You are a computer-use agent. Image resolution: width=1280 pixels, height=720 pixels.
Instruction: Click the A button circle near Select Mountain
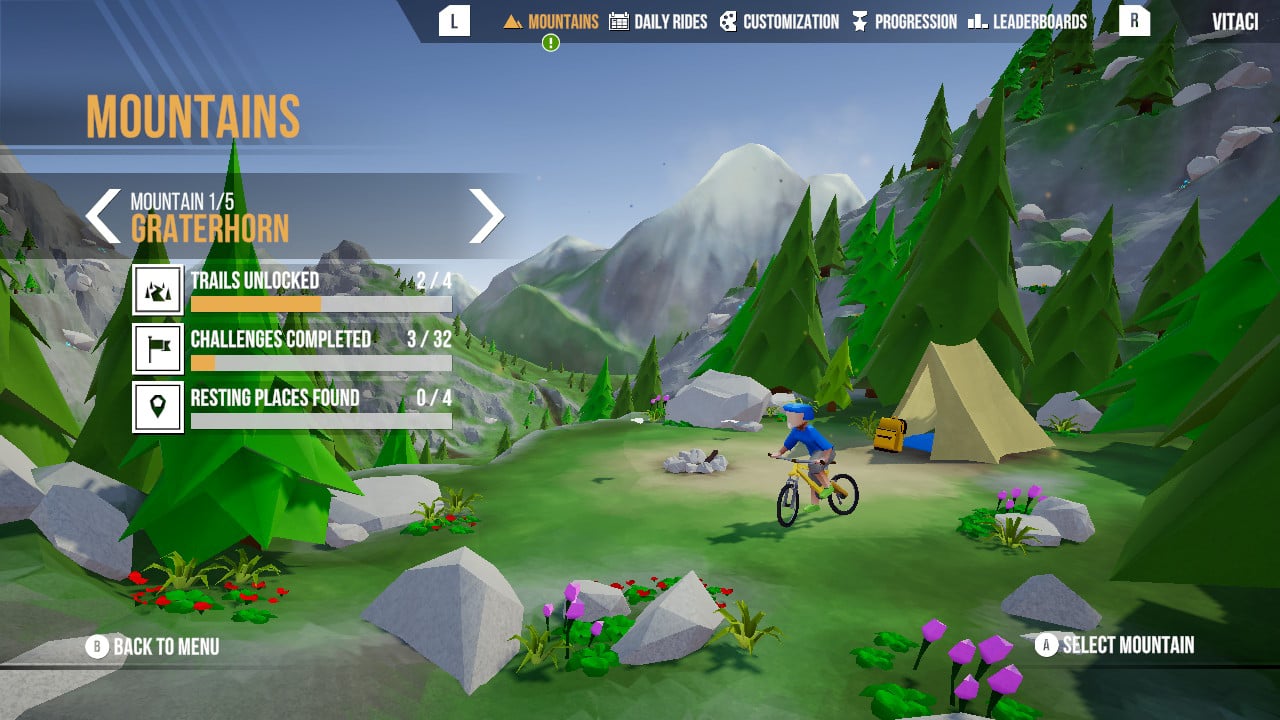[x=1045, y=646]
